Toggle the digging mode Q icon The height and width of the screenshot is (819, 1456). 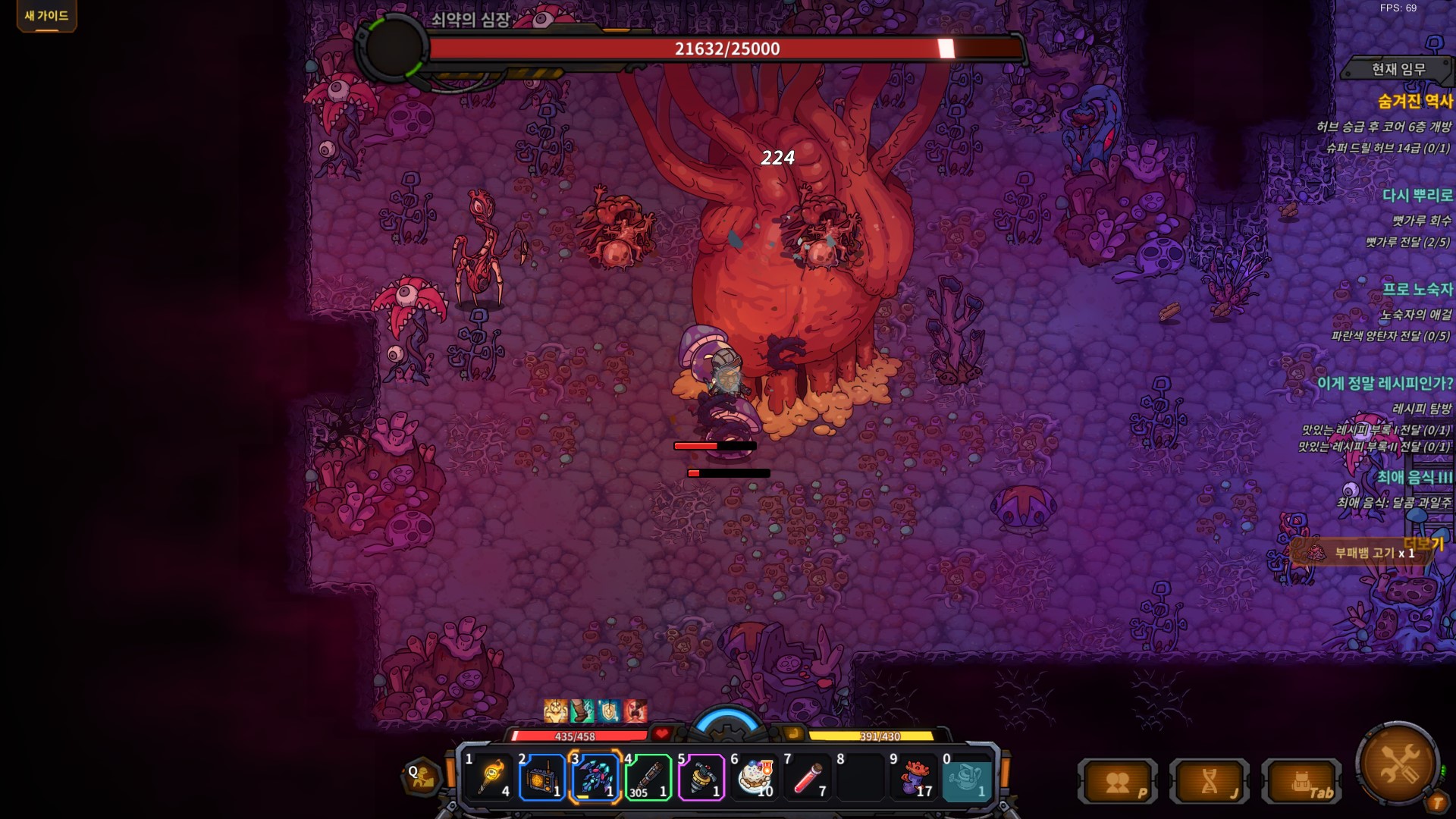[x=422, y=777]
